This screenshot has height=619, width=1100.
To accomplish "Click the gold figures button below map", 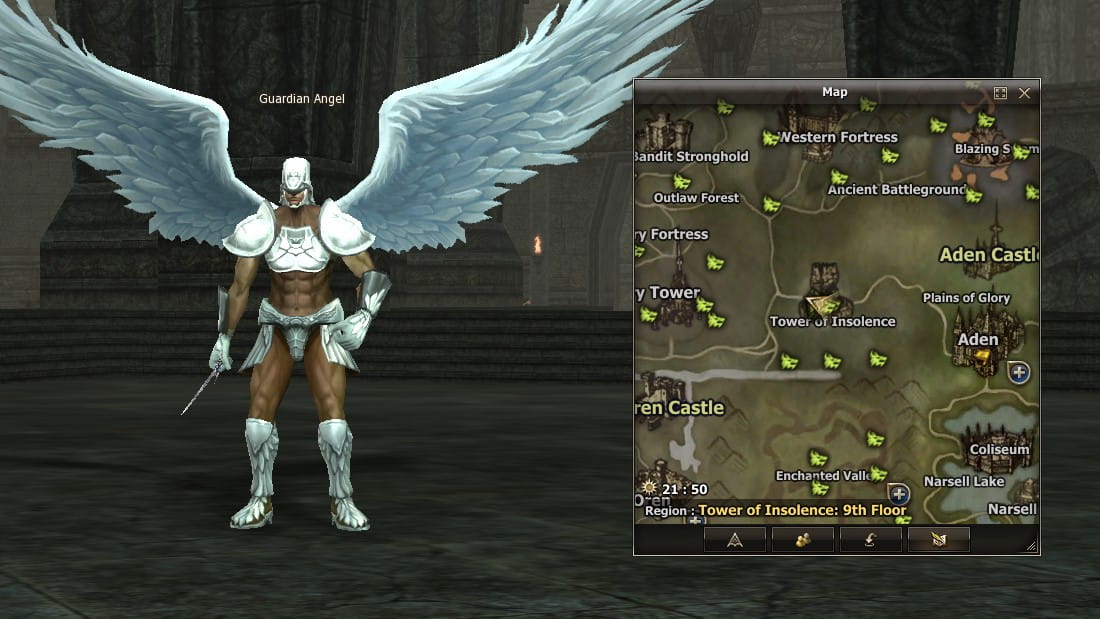I will 802,540.
